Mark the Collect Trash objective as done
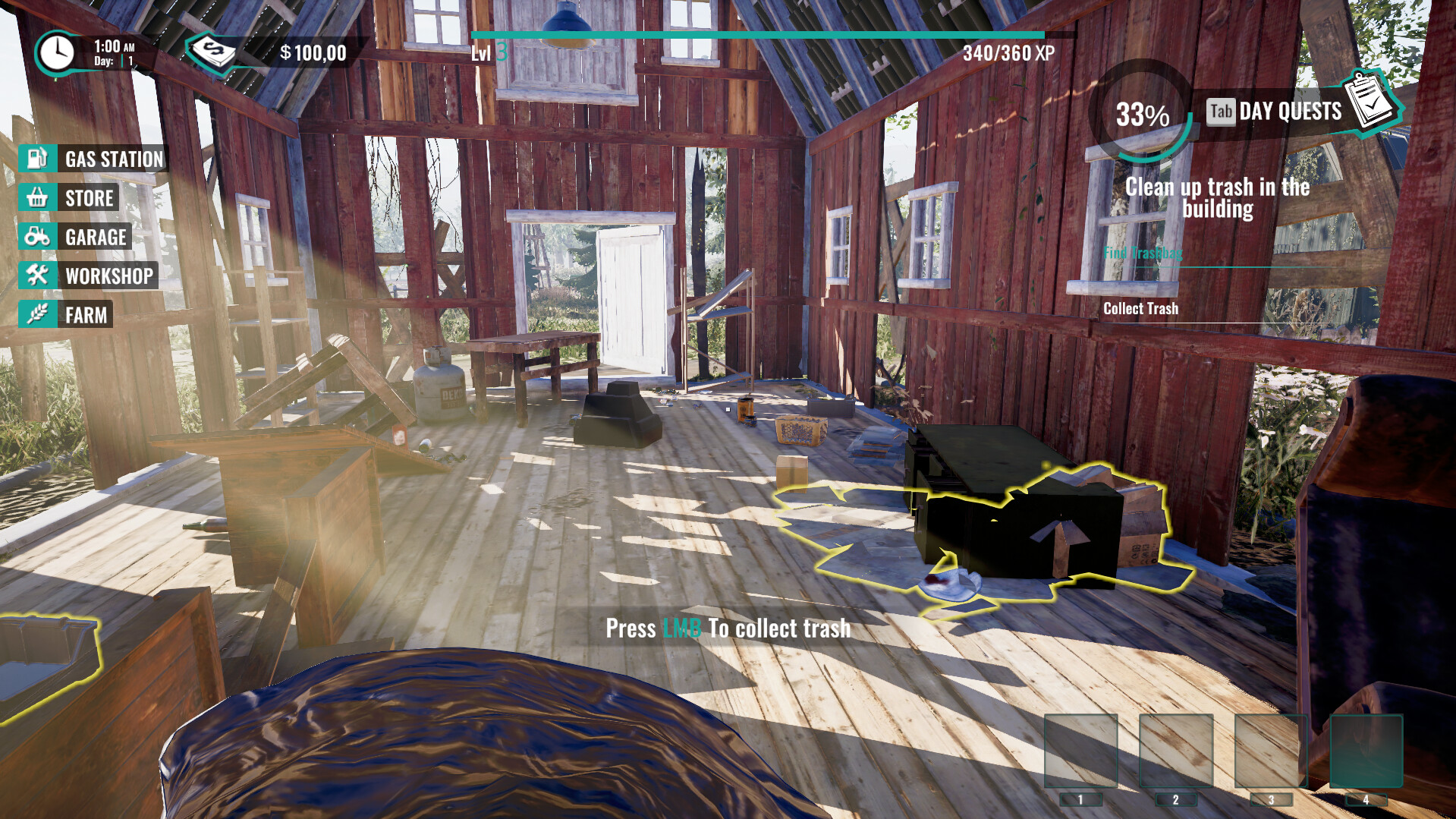This screenshot has height=819, width=1456. [x=1140, y=308]
